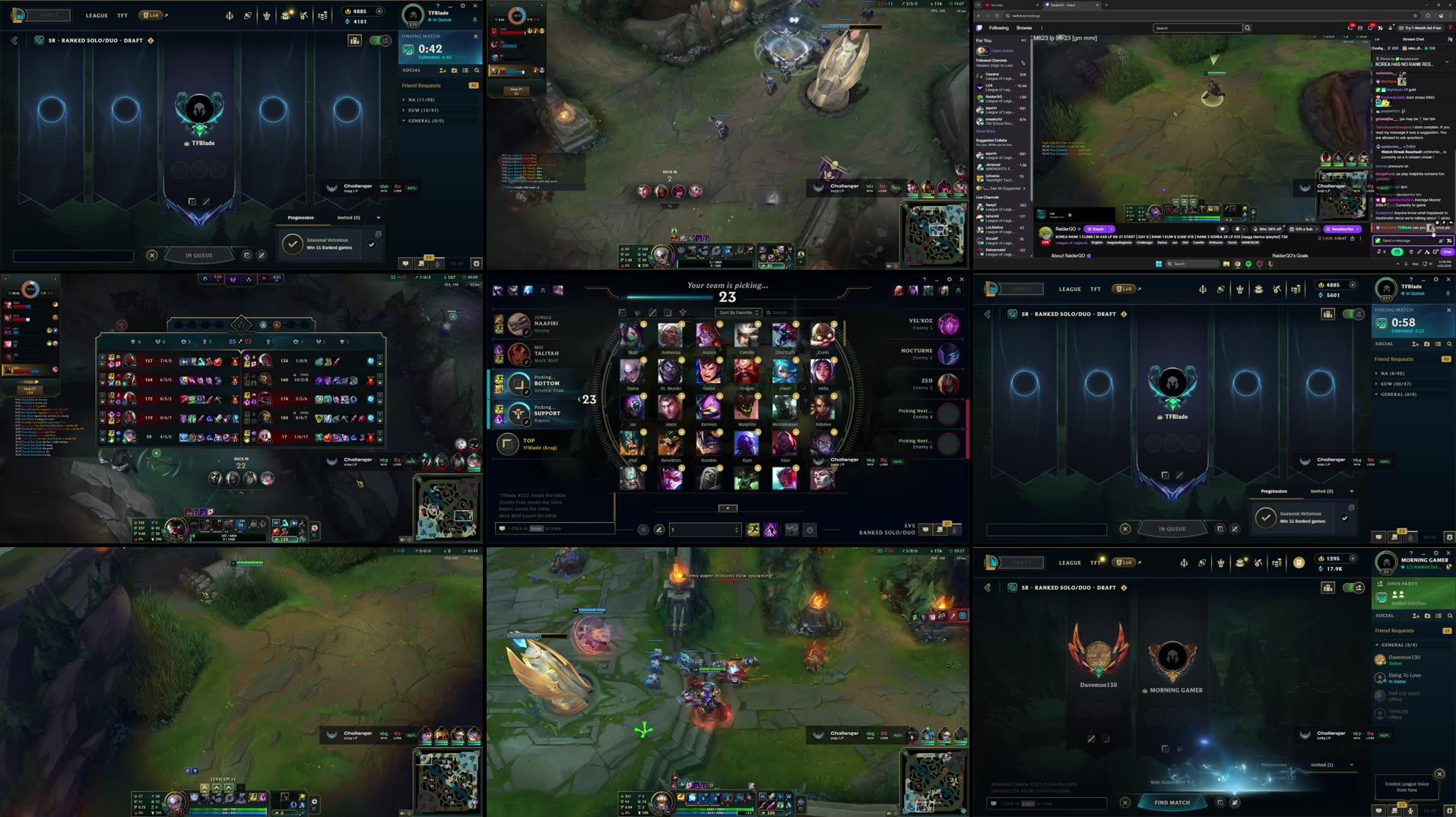Open the Hextech Loot crafting icon

click(304, 14)
